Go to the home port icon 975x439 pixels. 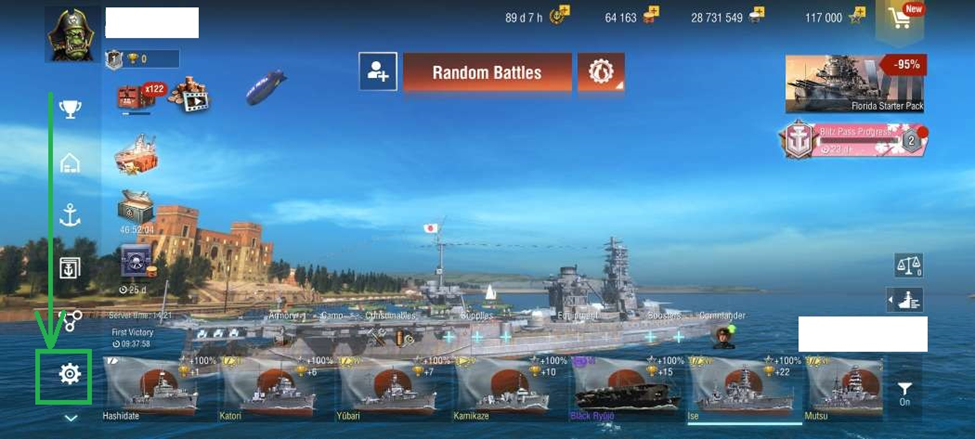(69, 162)
